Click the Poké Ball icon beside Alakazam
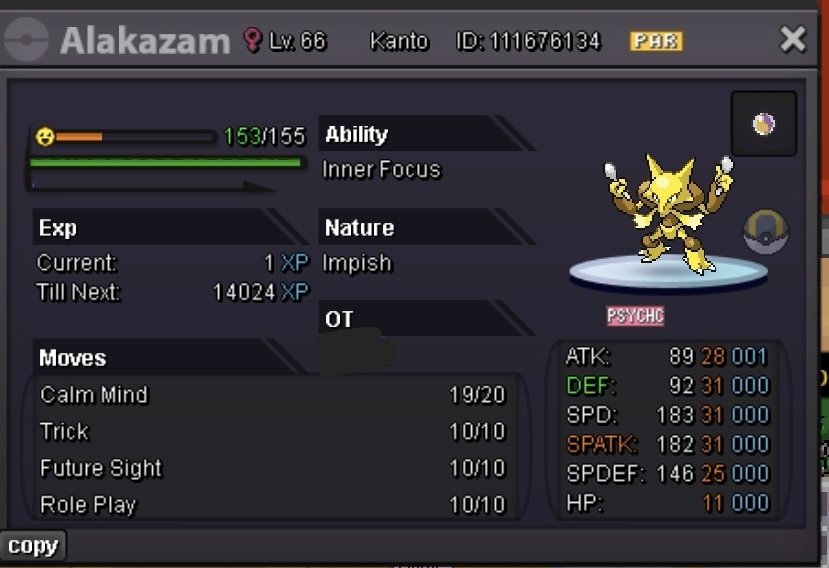 tap(765, 232)
